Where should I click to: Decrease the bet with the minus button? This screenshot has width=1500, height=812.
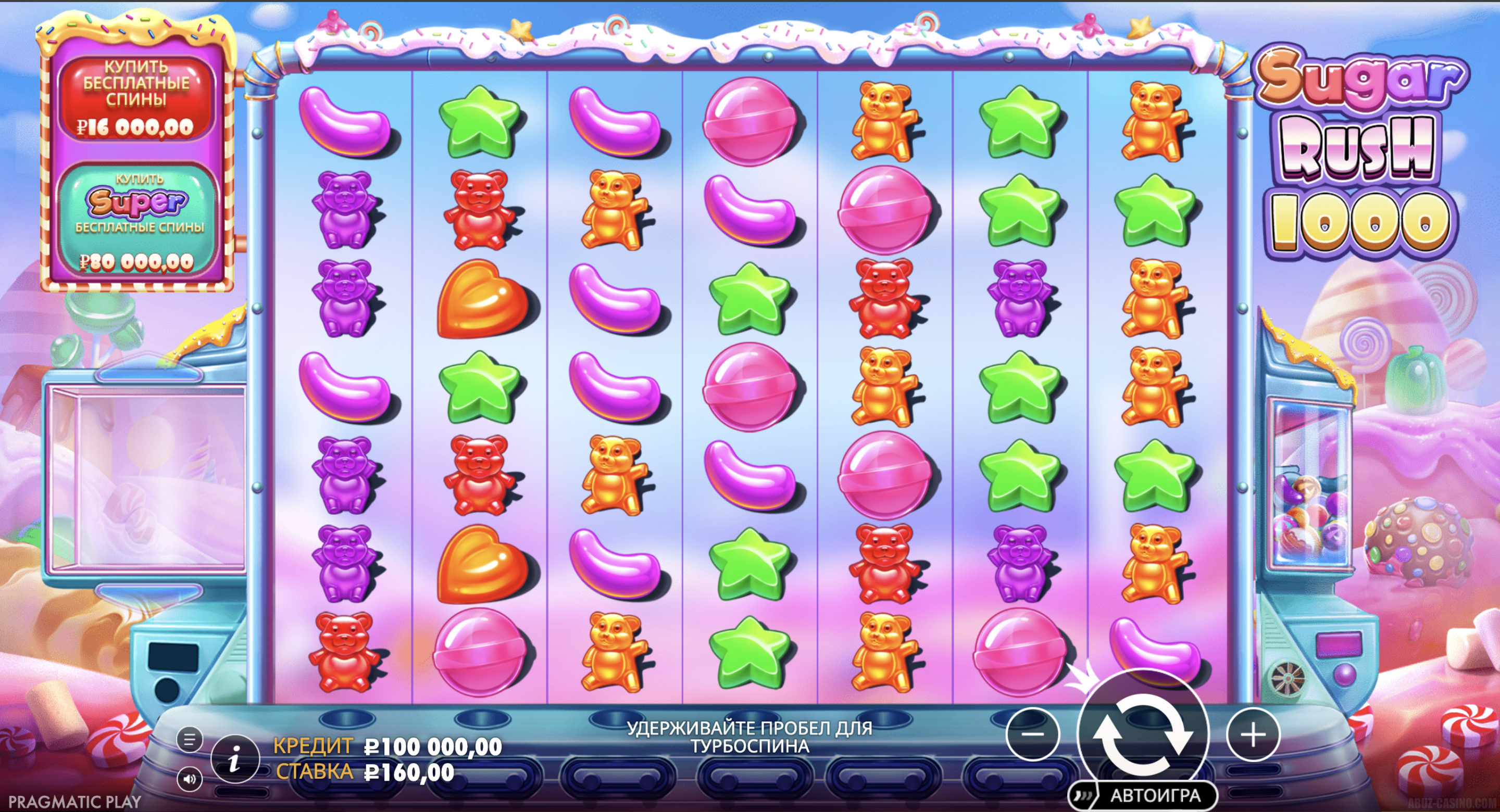[1032, 734]
